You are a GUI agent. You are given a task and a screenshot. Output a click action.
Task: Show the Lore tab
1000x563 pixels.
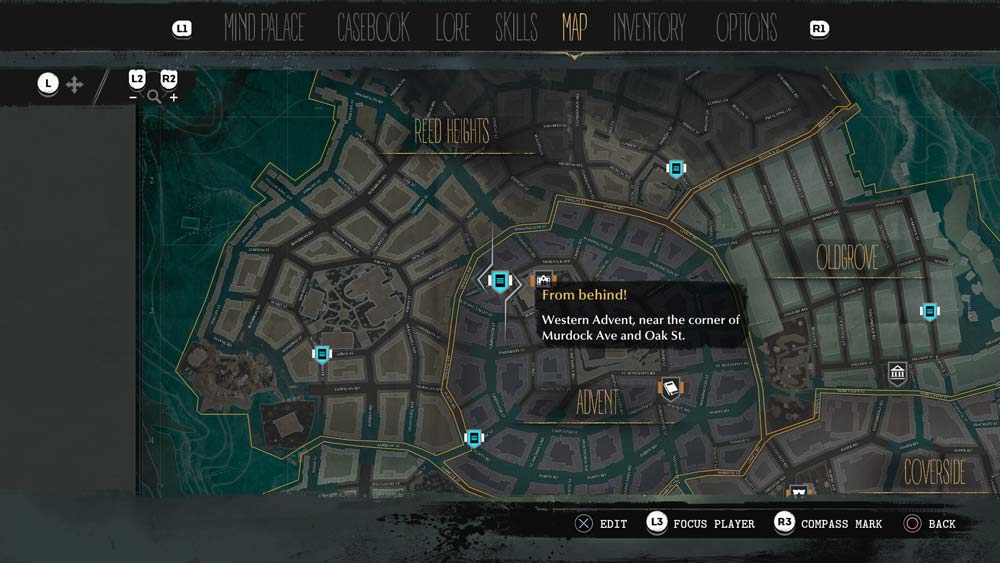click(x=452, y=28)
